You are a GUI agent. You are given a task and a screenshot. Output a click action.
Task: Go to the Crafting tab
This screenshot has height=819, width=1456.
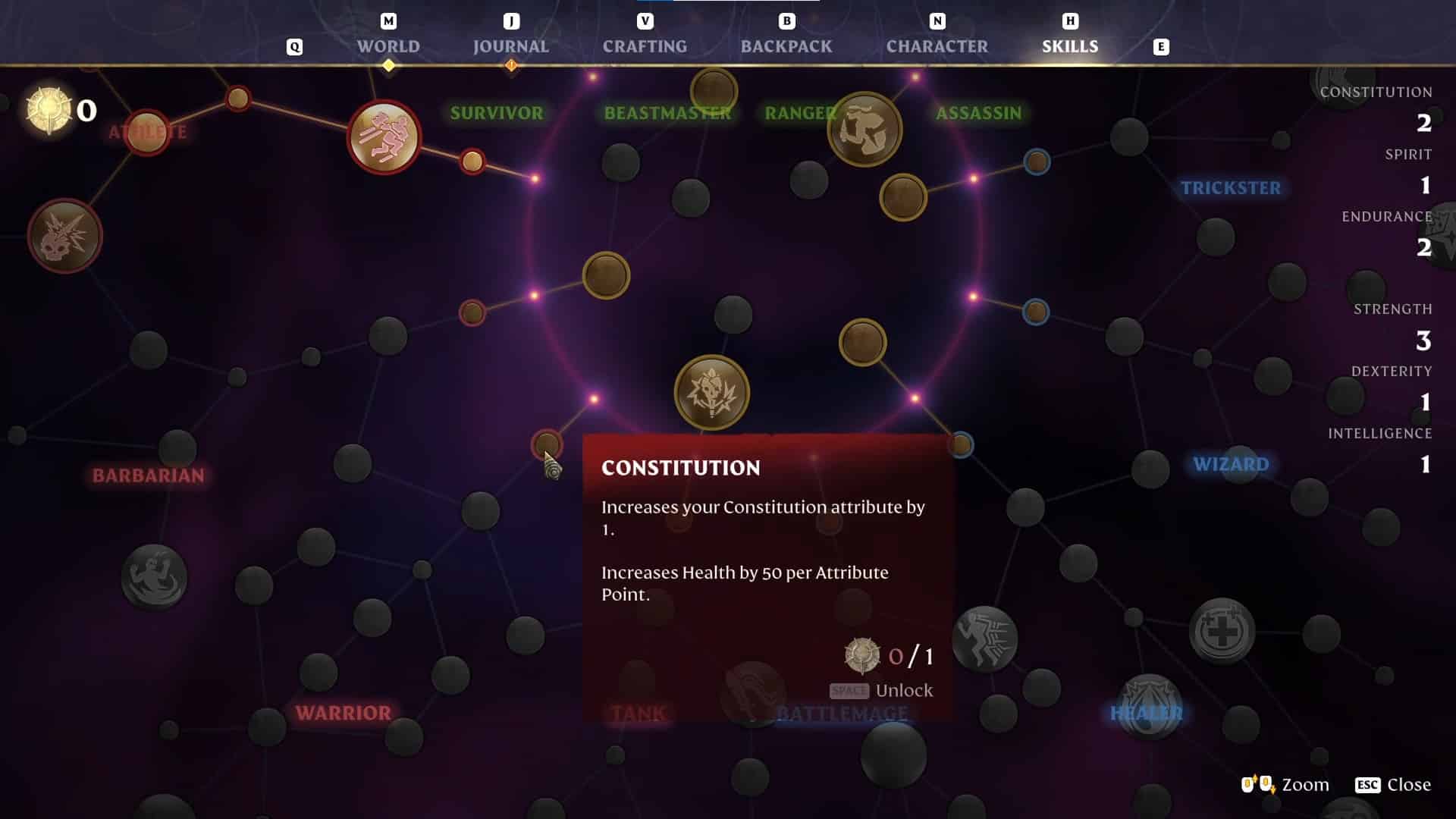tap(645, 46)
